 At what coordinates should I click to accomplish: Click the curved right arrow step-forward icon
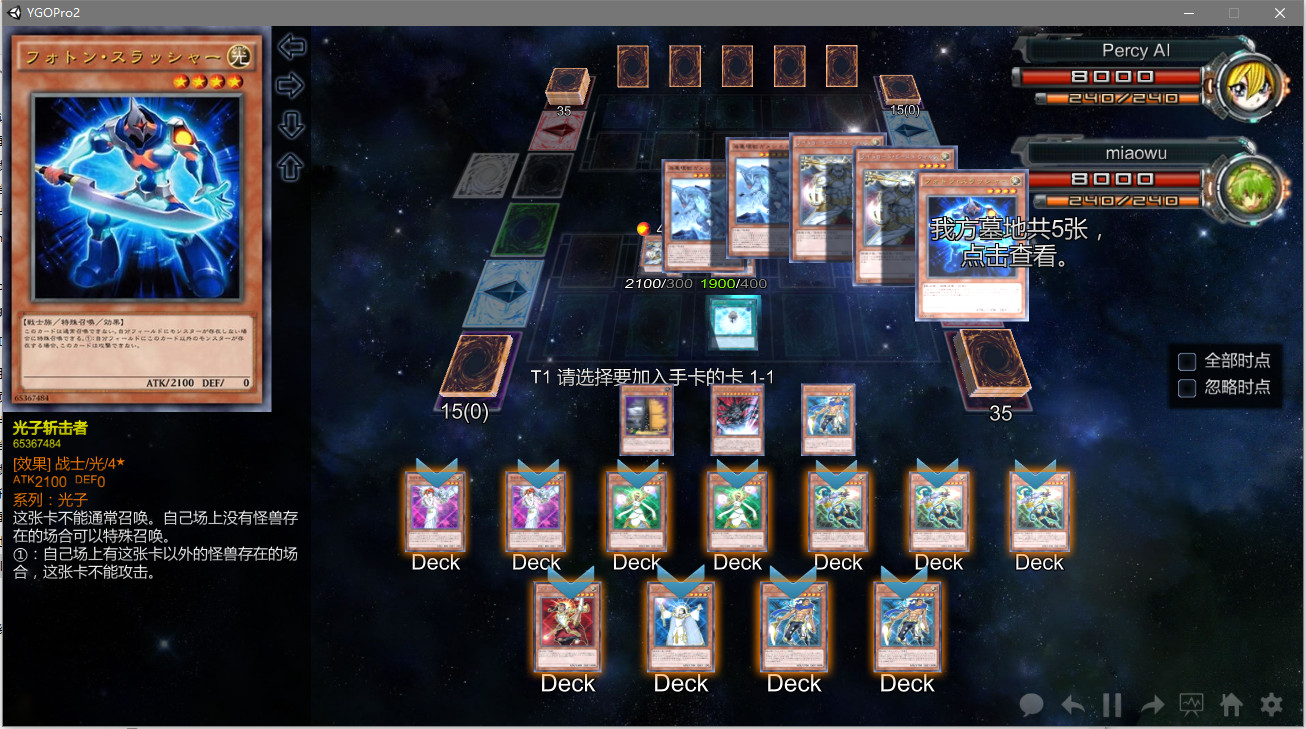click(x=1152, y=705)
